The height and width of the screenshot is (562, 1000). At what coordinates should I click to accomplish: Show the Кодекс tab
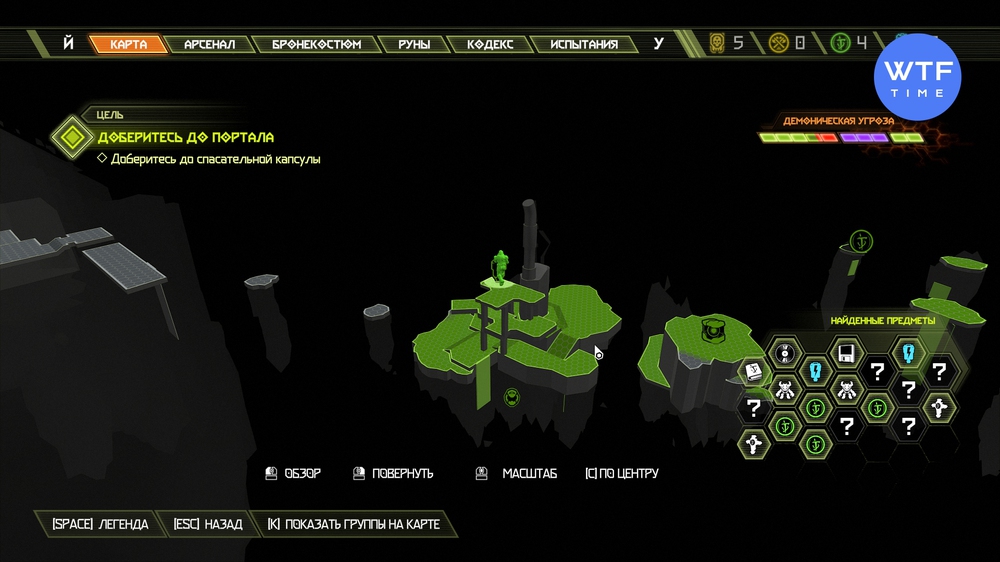tap(490, 44)
